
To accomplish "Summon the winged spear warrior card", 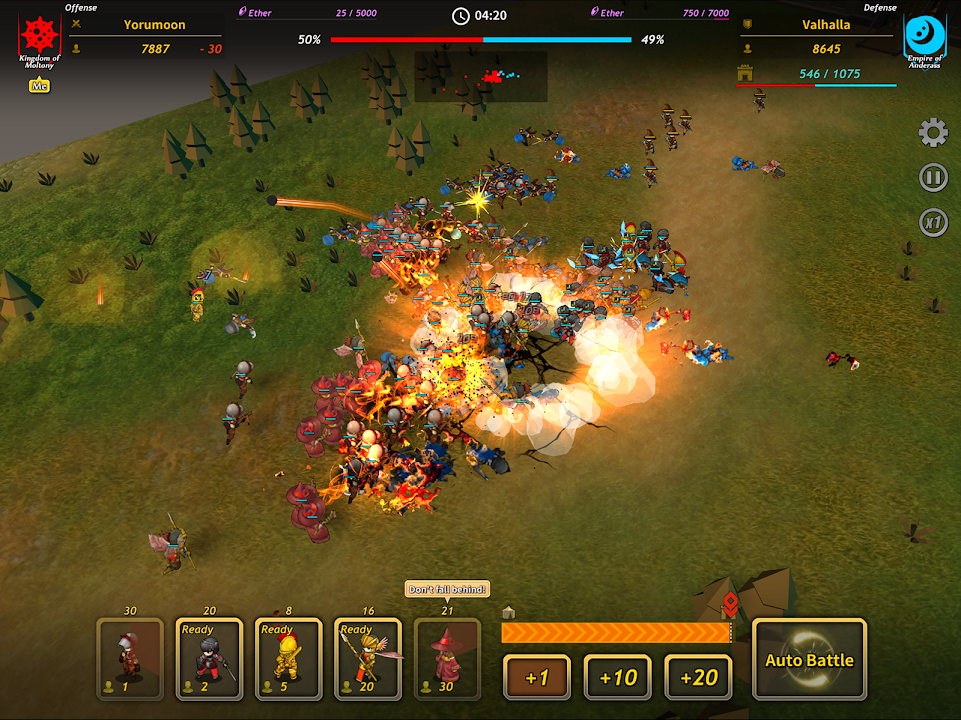I will pyautogui.click(x=368, y=658).
